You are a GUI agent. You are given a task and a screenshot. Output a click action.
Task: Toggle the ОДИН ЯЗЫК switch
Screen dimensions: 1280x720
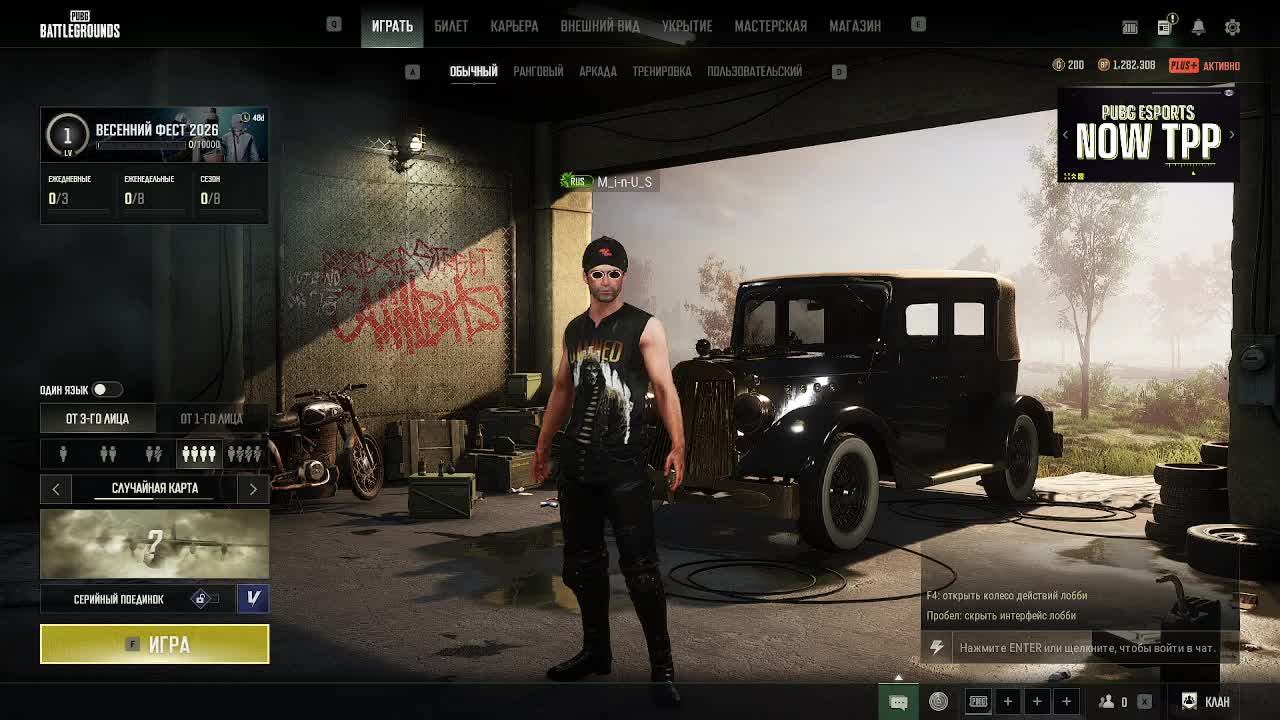pyautogui.click(x=106, y=389)
